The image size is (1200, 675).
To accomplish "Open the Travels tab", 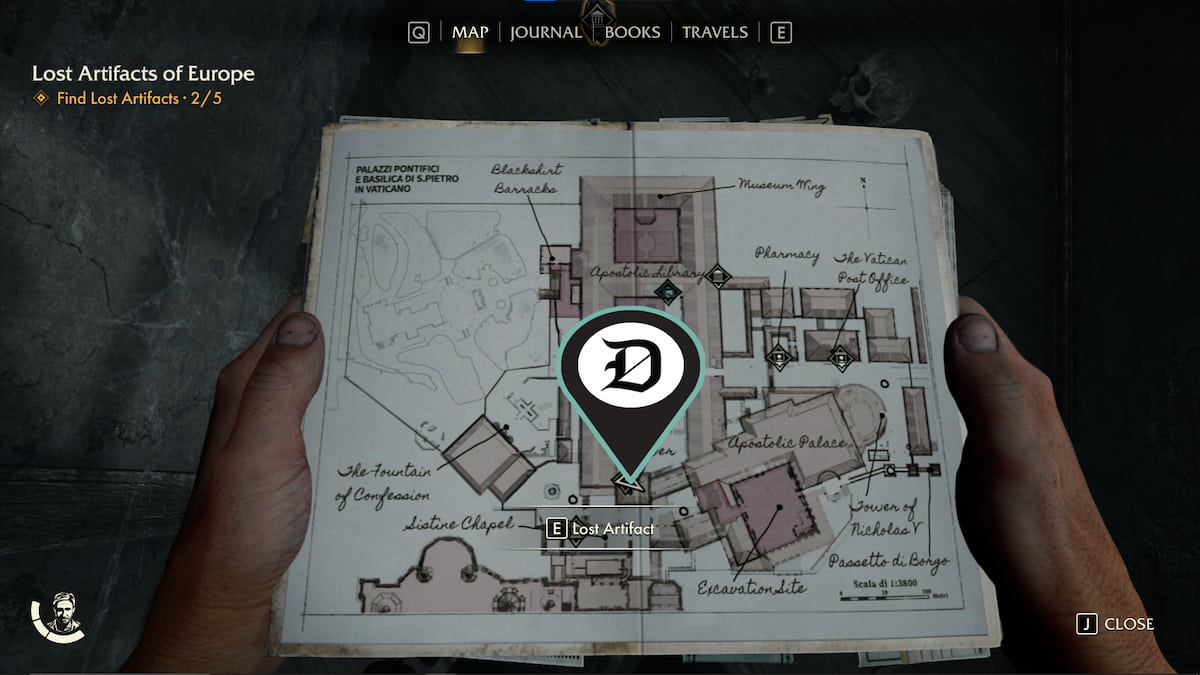I will pyautogui.click(x=715, y=32).
